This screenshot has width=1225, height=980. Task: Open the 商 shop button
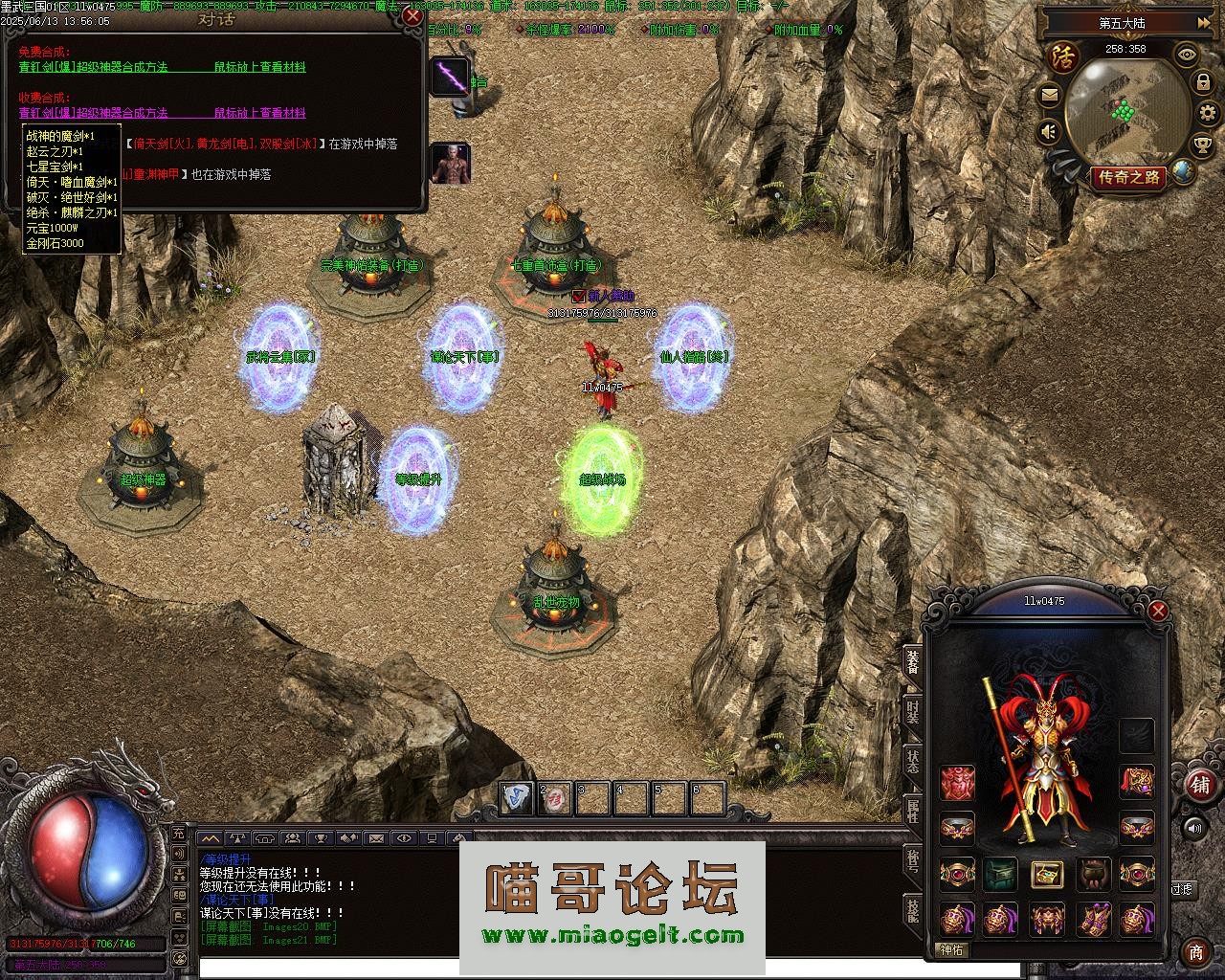[x=1196, y=952]
